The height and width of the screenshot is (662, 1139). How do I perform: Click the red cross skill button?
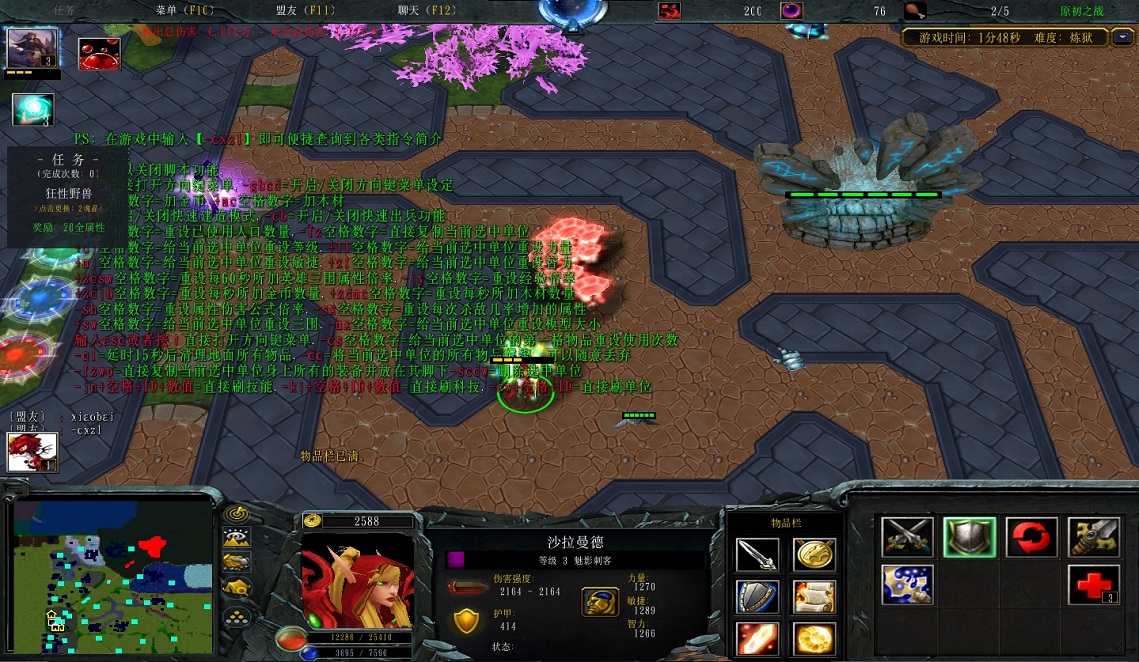(1093, 584)
